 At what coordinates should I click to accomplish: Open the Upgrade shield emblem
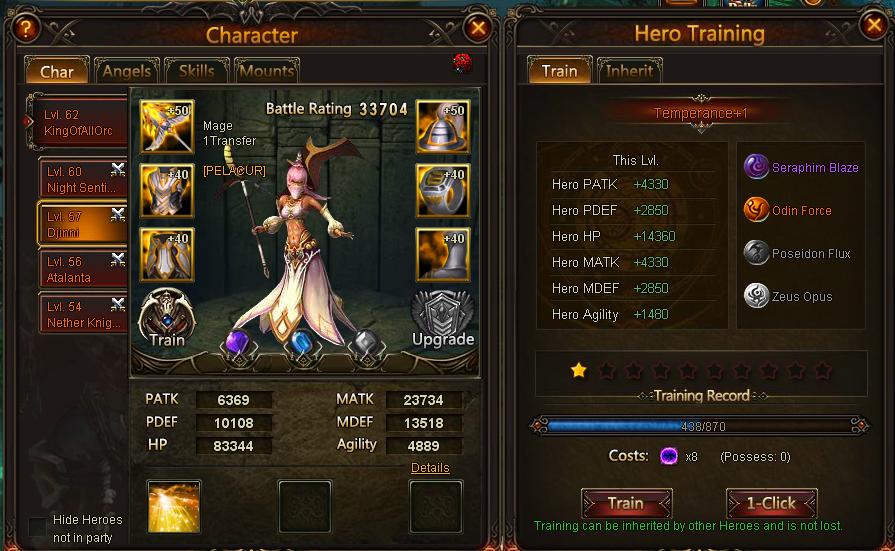click(x=442, y=319)
